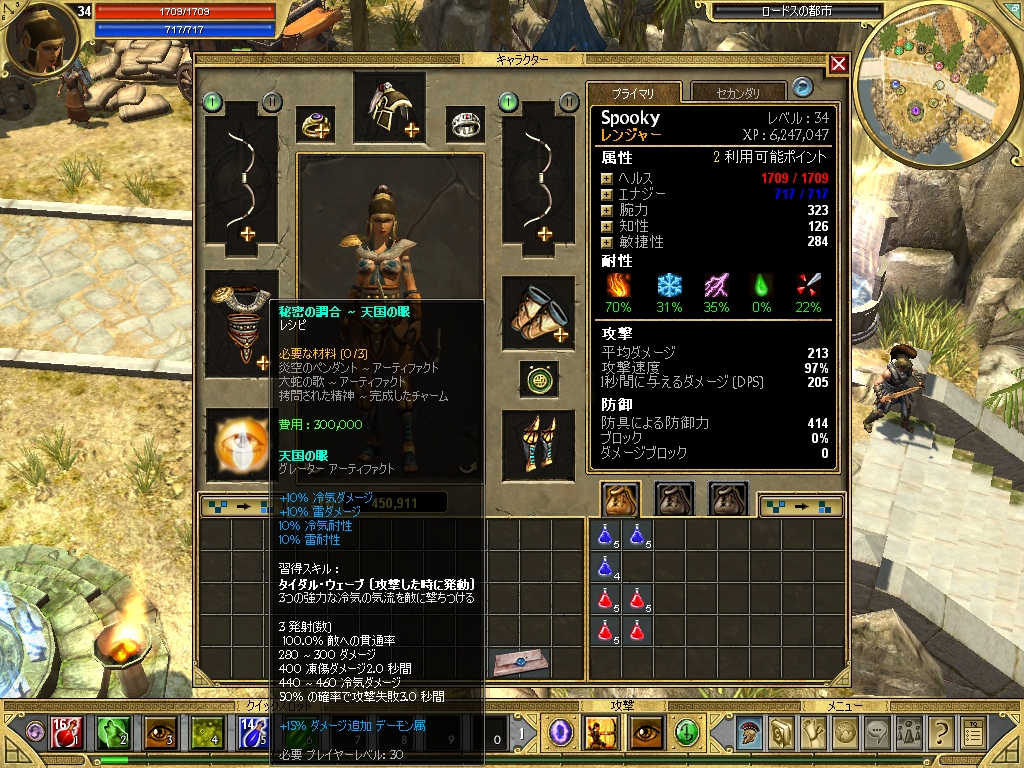Choose the equipped leg greaves slot
This screenshot has height=768, width=1024.
point(538,441)
